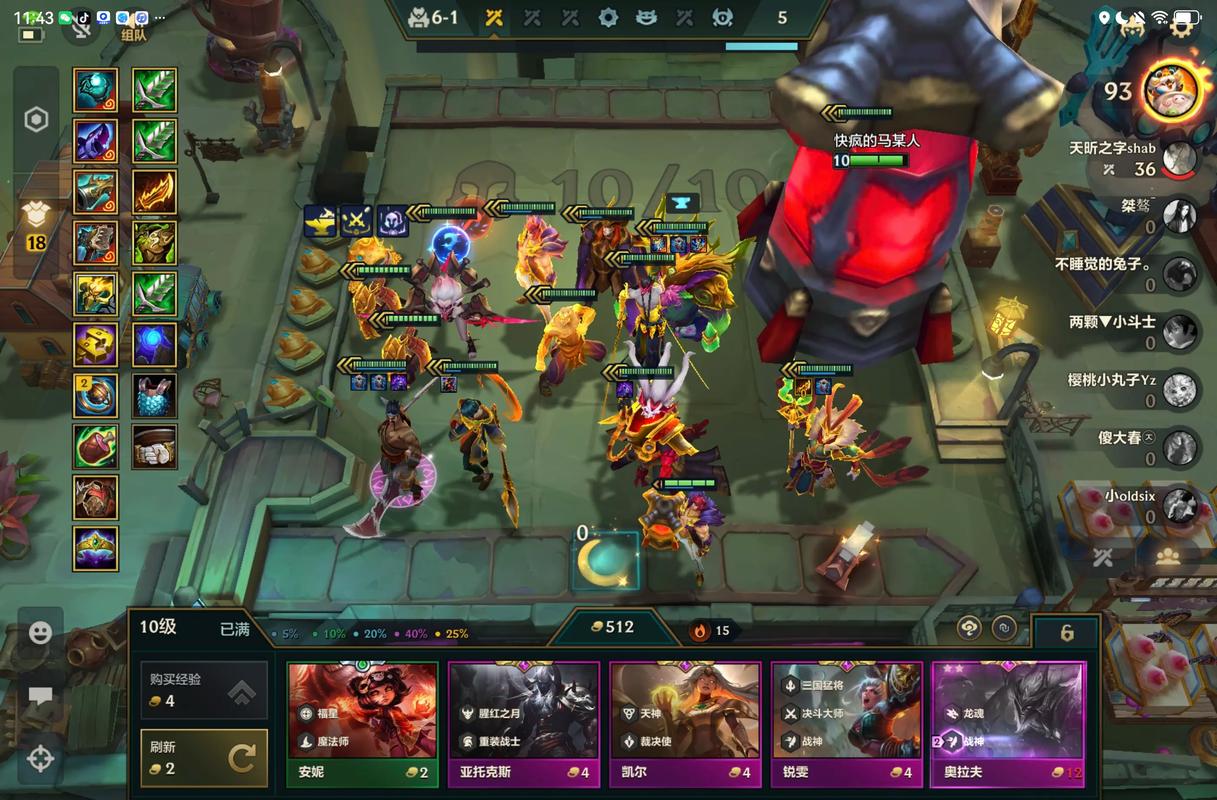1217x800 pixels.
Task: Open the players list tab icon
Action: (1168, 558)
